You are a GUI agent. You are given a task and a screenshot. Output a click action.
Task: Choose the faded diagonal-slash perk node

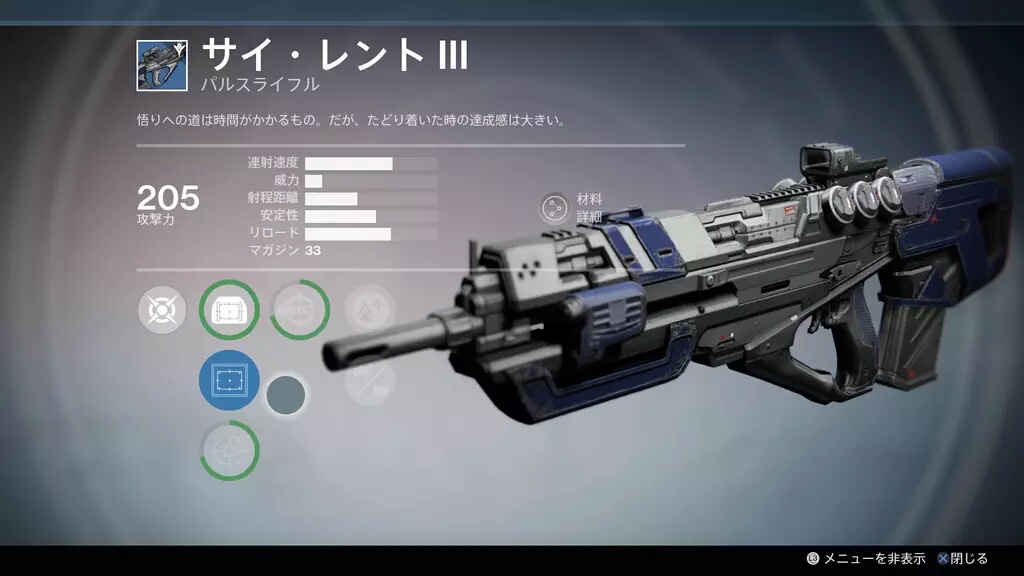(370, 381)
